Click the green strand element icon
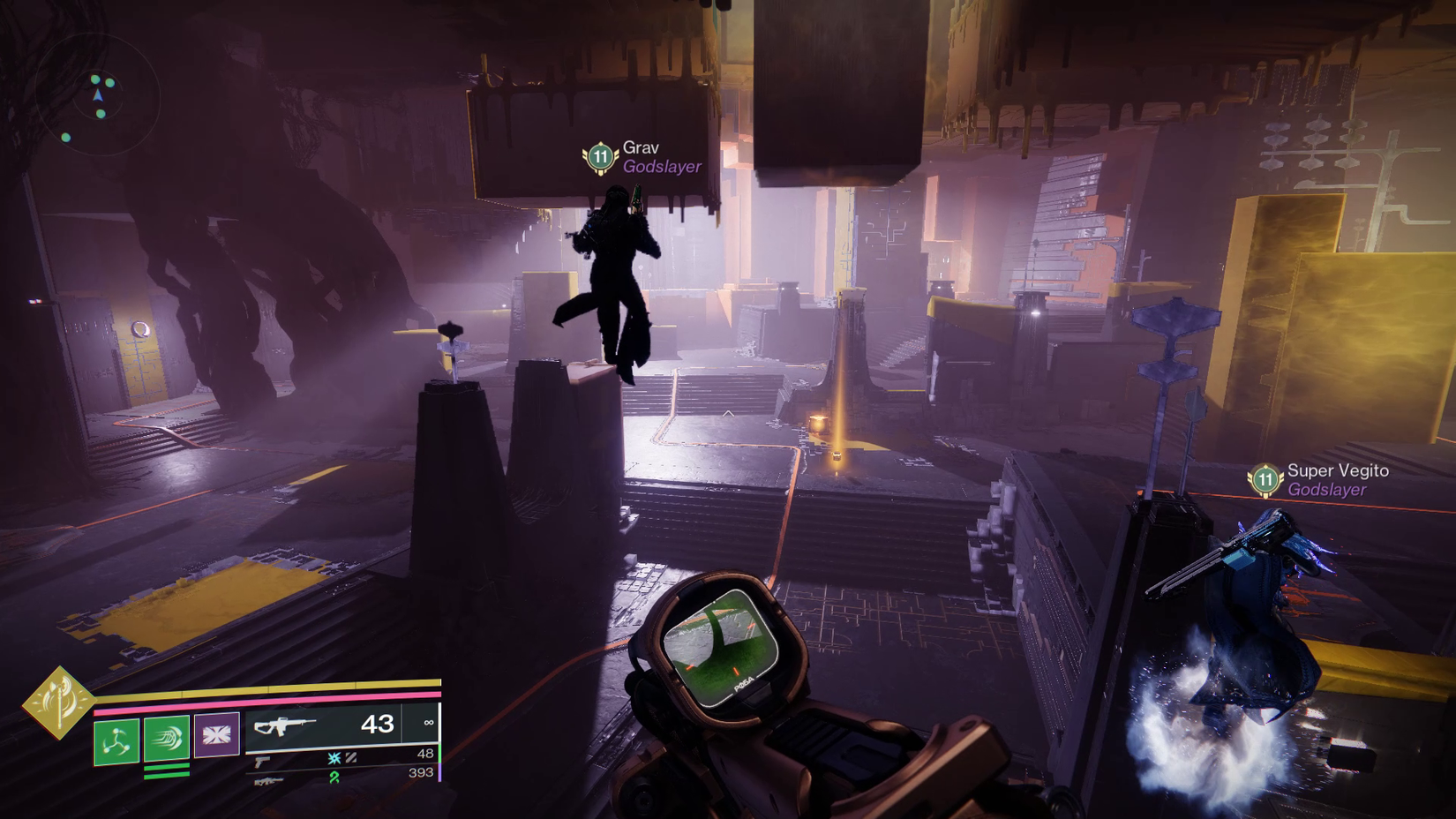 [334, 779]
